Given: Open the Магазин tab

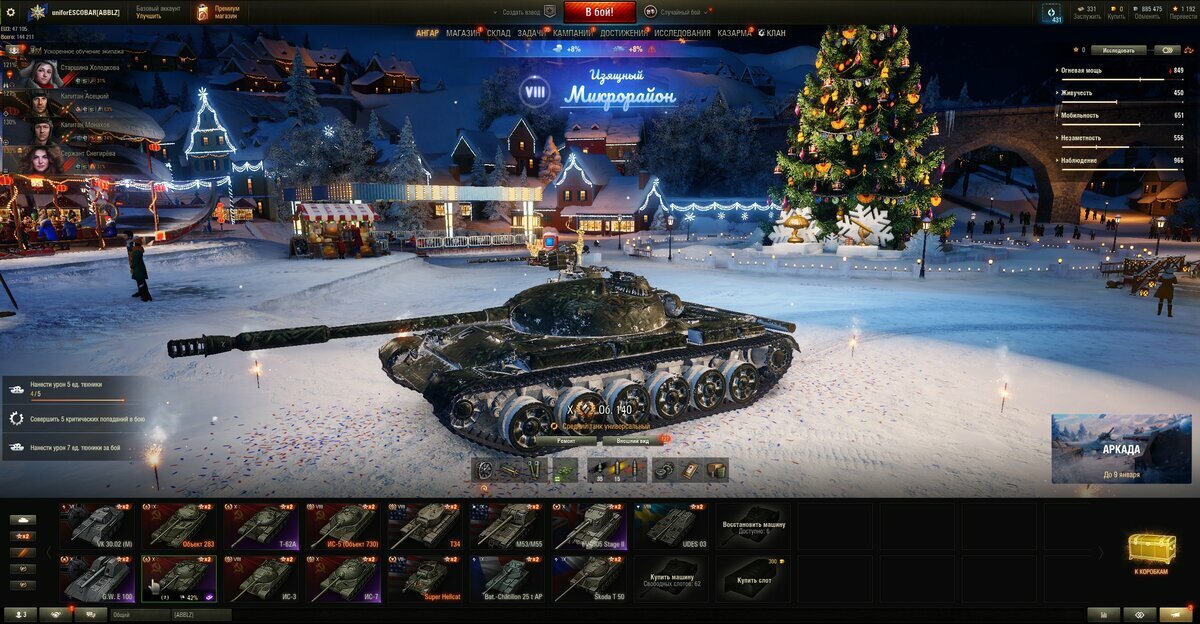Looking at the screenshot, I should pyautogui.click(x=463, y=33).
